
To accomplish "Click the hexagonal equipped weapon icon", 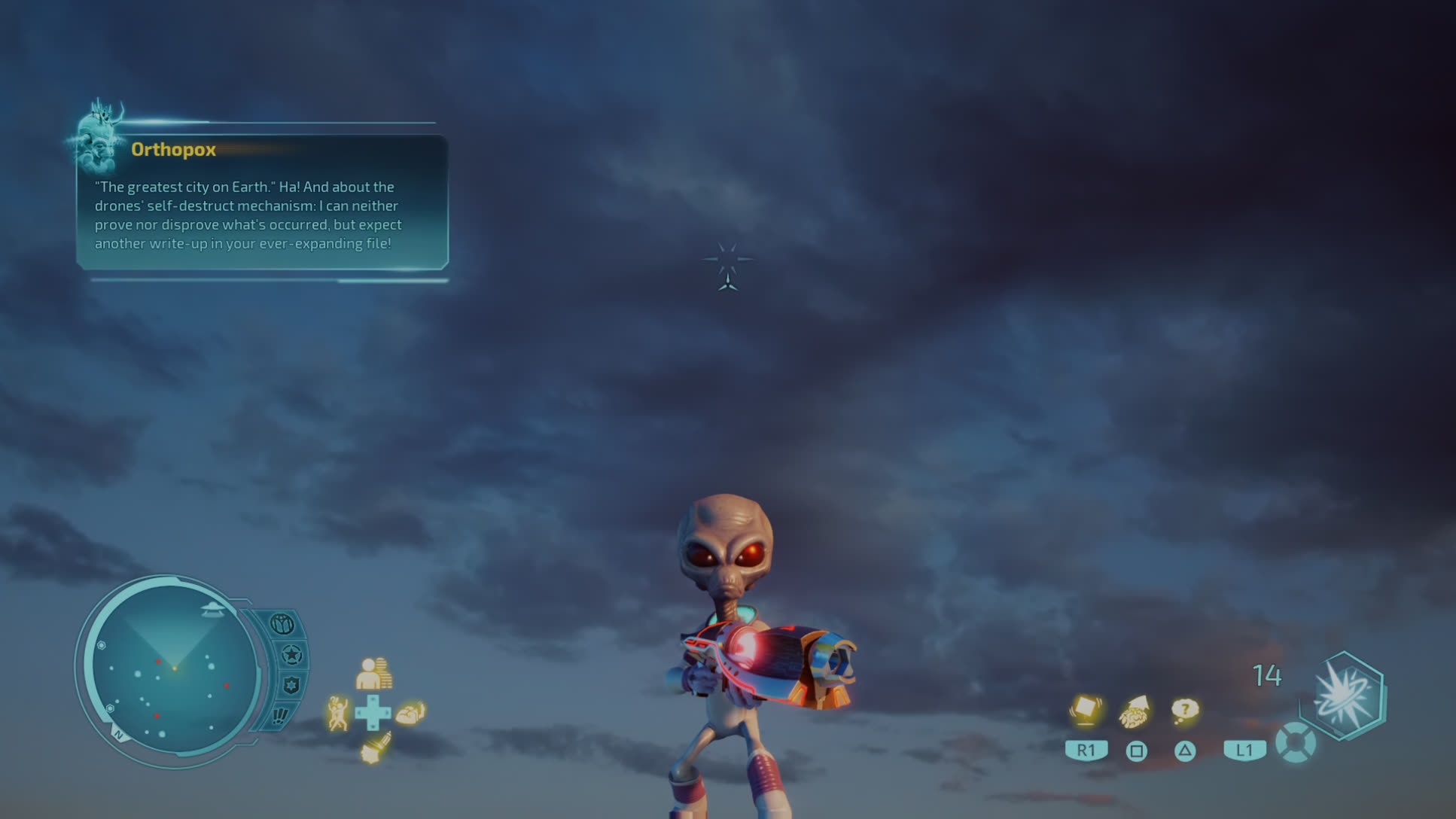I will [1345, 695].
